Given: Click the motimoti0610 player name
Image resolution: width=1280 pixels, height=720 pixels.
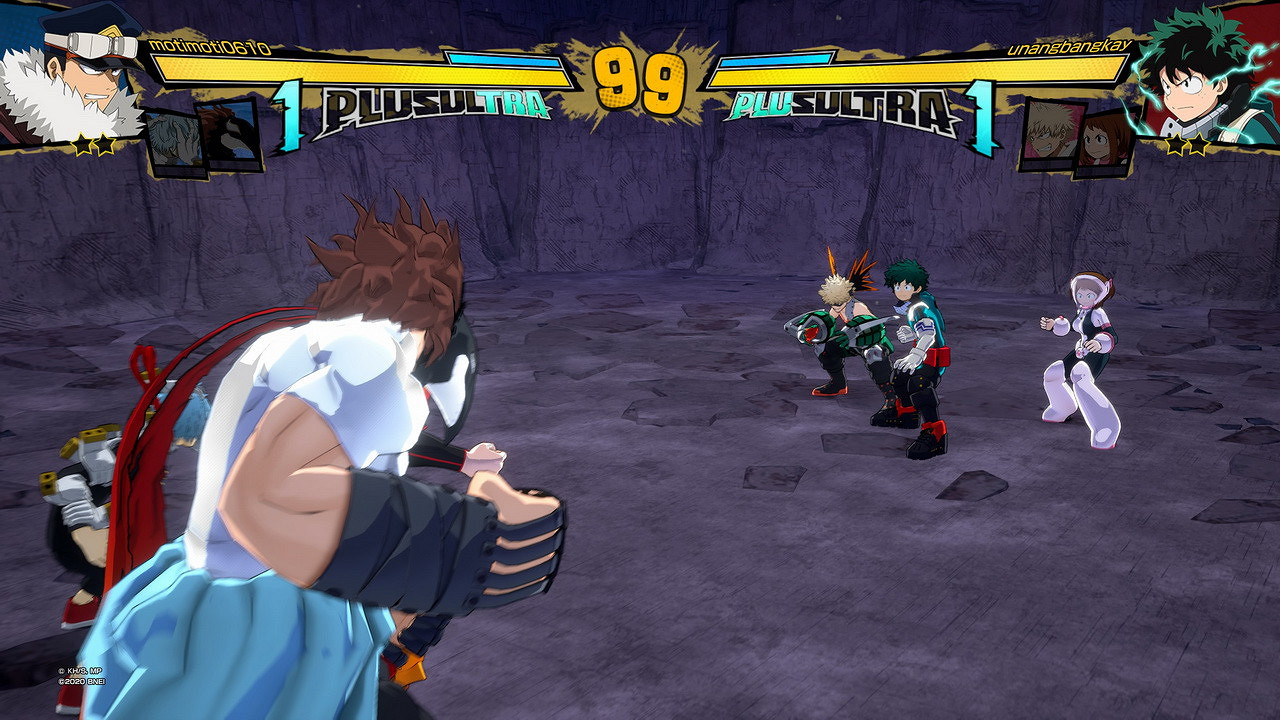Looking at the screenshot, I should [x=209, y=47].
